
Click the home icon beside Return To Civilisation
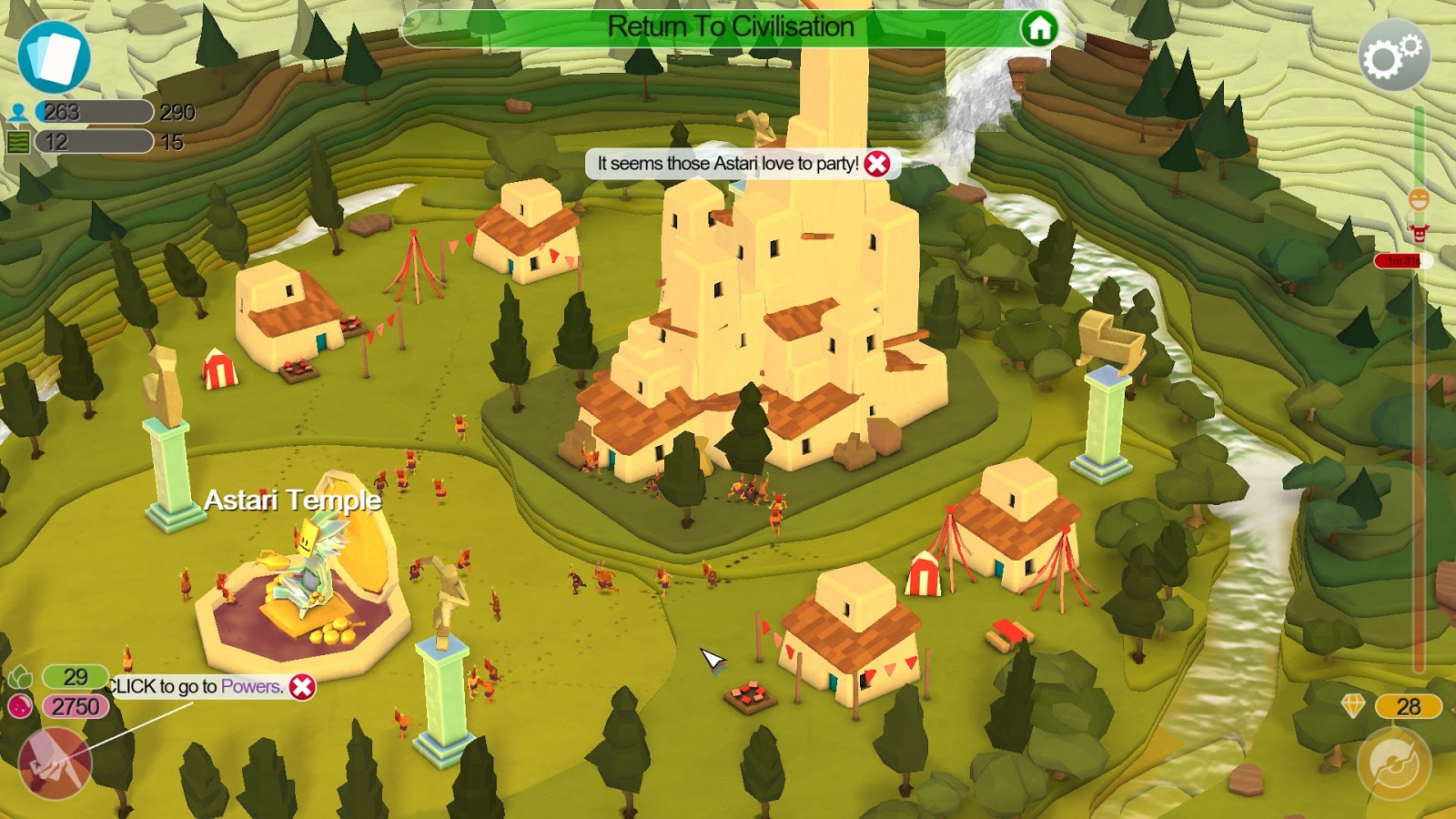click(1039, 28)
